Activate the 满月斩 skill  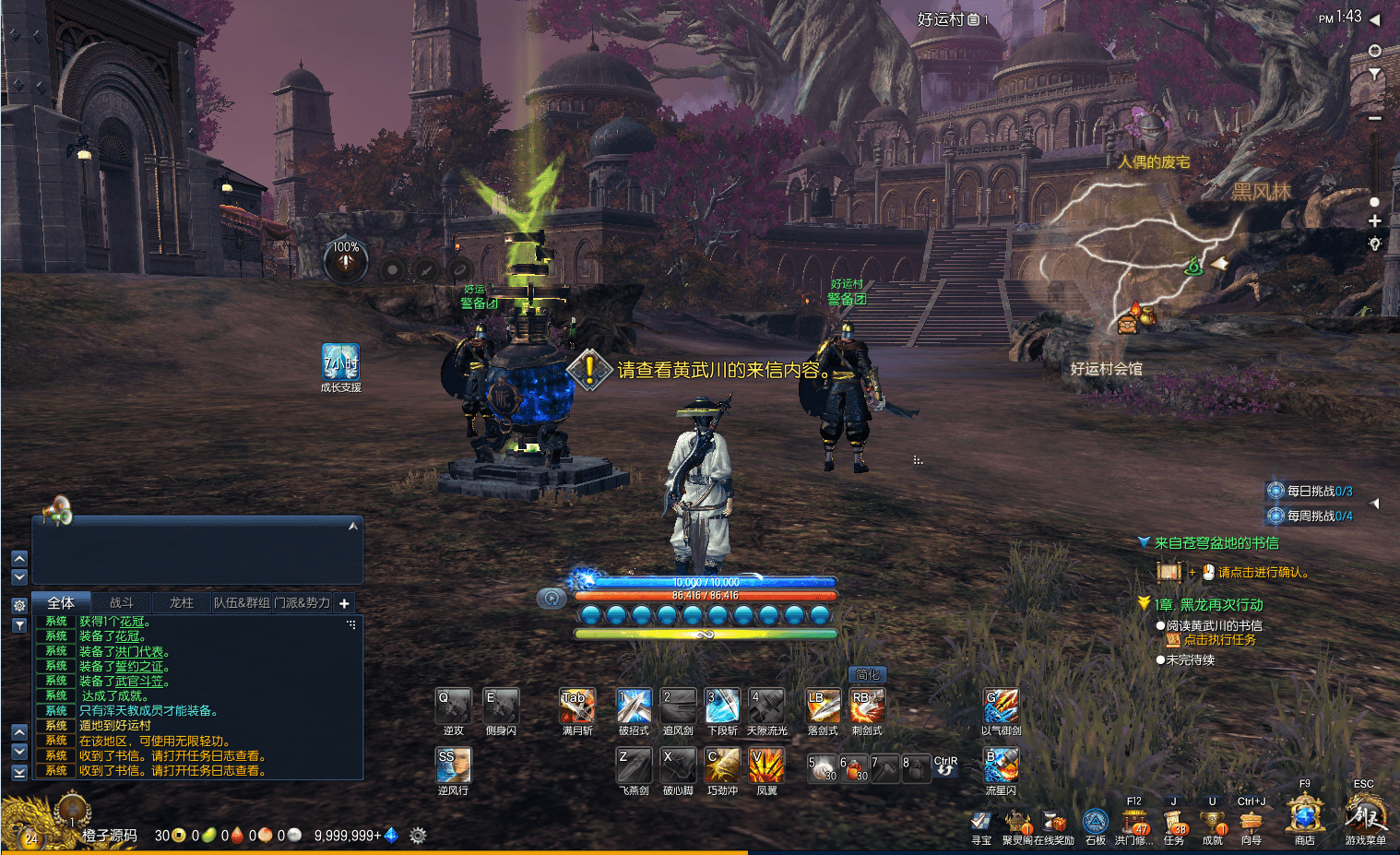click(x=577, y=707)
